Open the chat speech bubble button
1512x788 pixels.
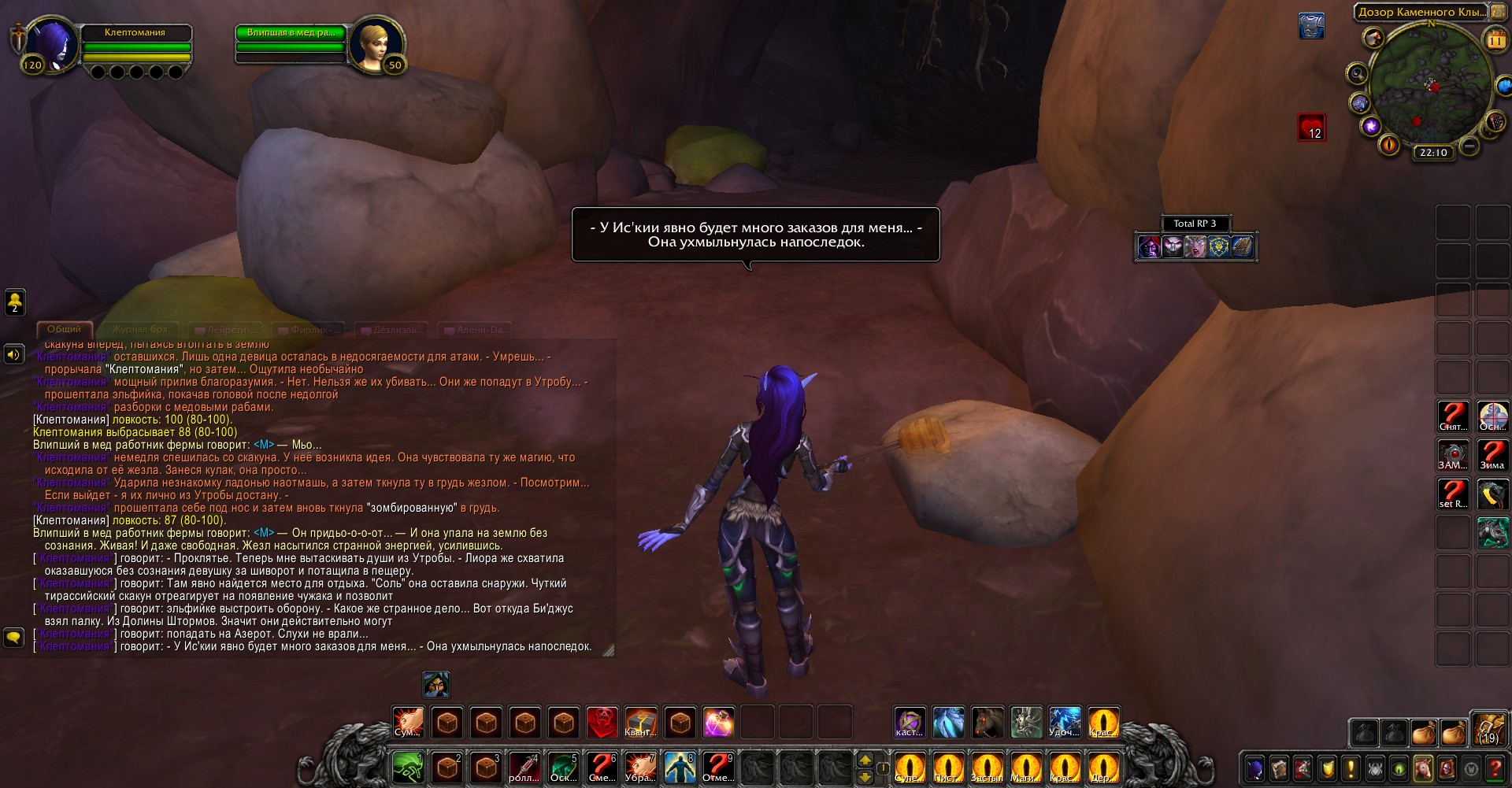[14, 637]
